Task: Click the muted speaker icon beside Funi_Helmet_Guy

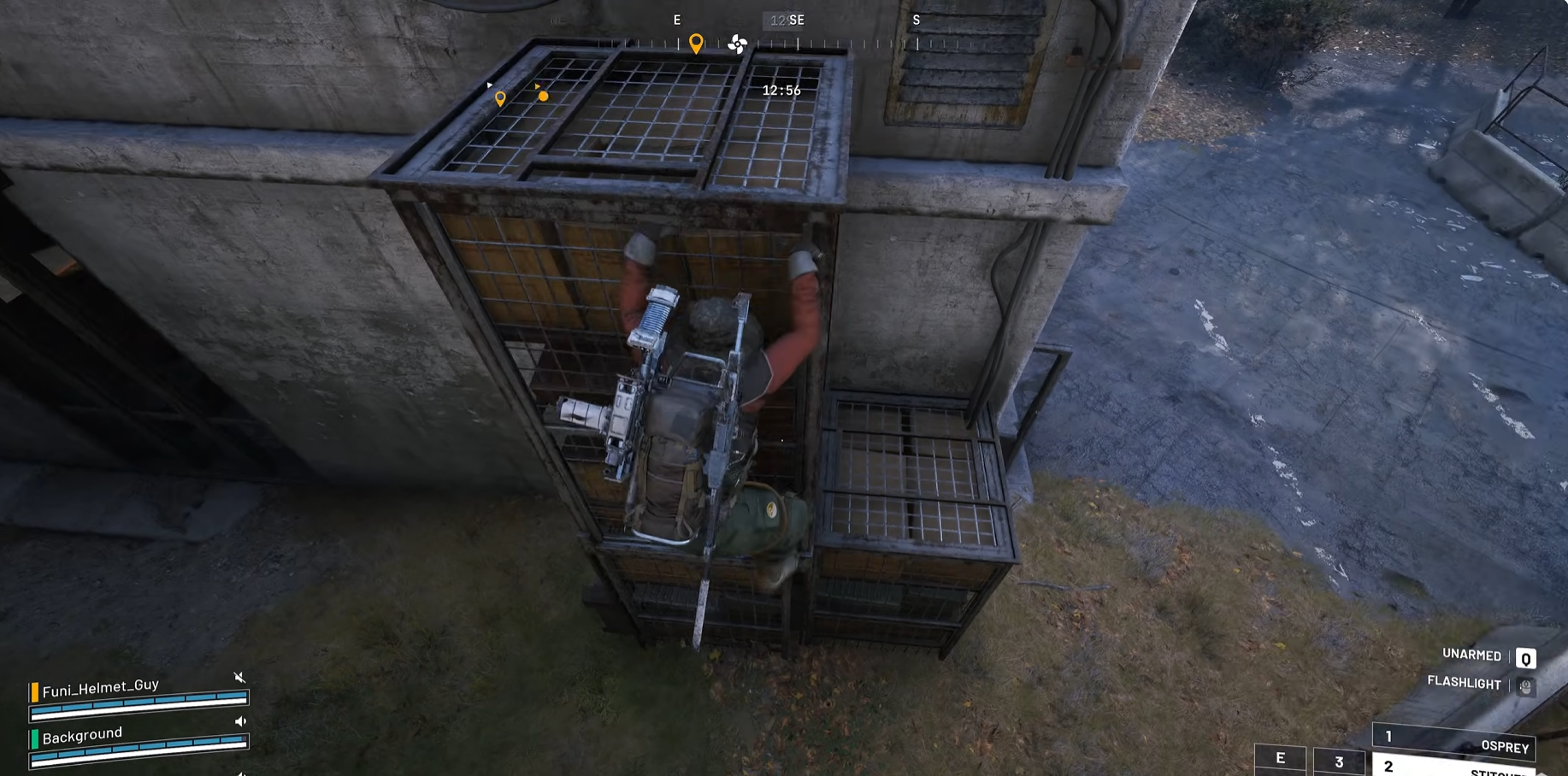Action: (239, 678)
